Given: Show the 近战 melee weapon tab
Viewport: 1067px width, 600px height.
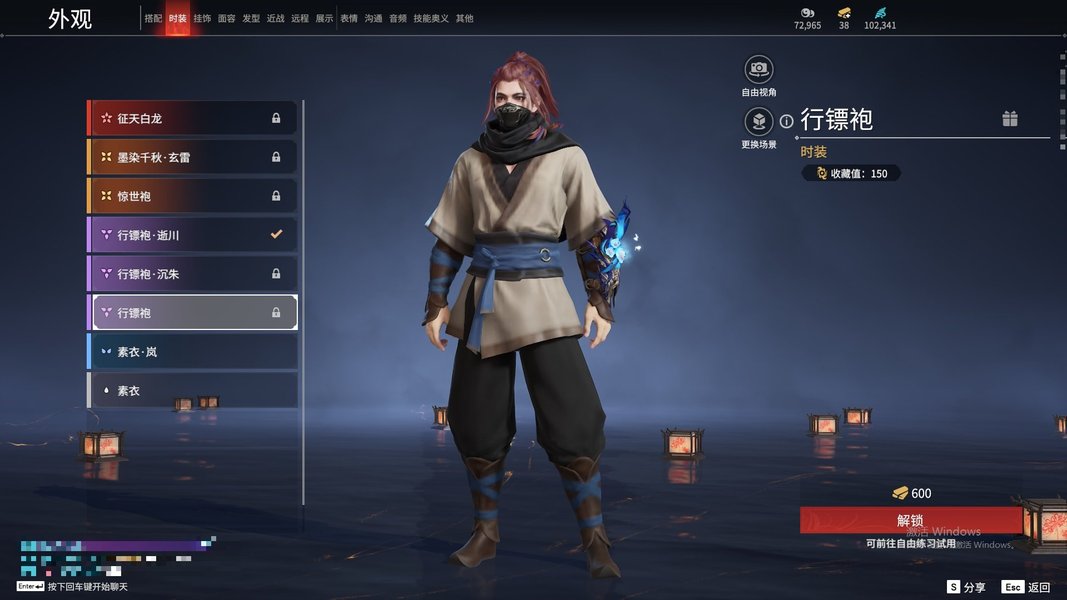Looking at the screenshot, I should [x=276, y=19].
